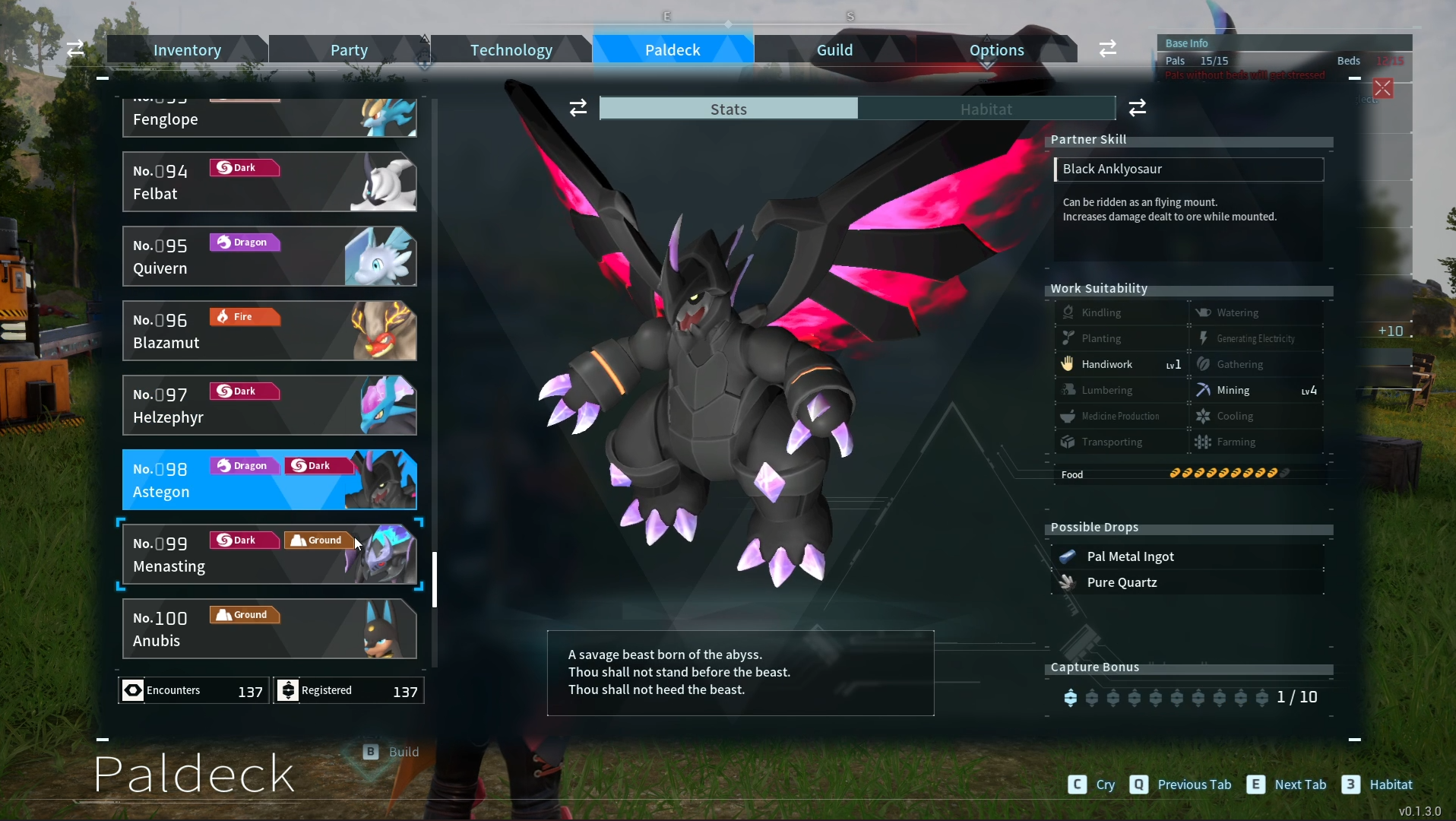This screenshot has width=1456, height=821.
Task: Click the Transporting work suitability icon
Action: 1068,442
